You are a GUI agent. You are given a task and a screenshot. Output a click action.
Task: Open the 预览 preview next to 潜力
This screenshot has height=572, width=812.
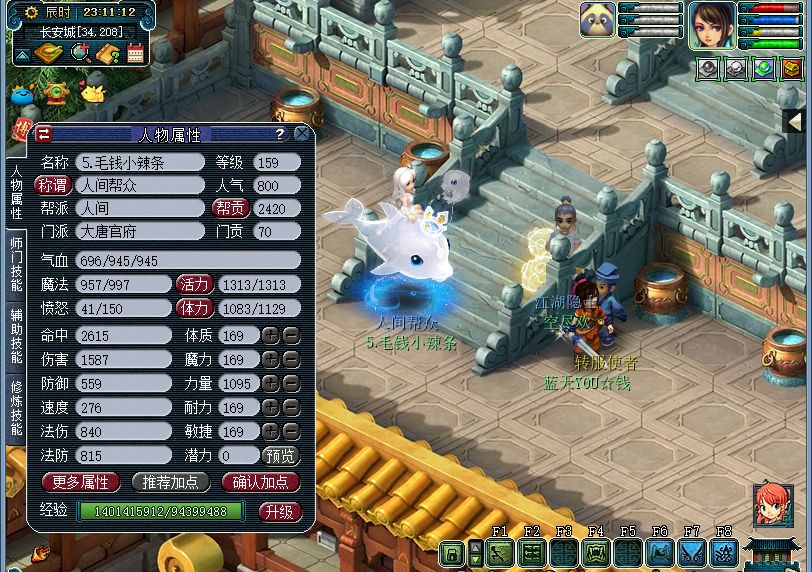(280, 456)
